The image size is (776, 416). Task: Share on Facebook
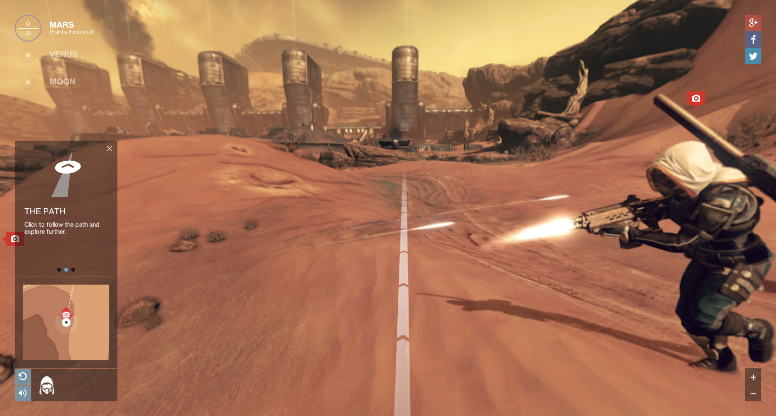coord(753,40)
